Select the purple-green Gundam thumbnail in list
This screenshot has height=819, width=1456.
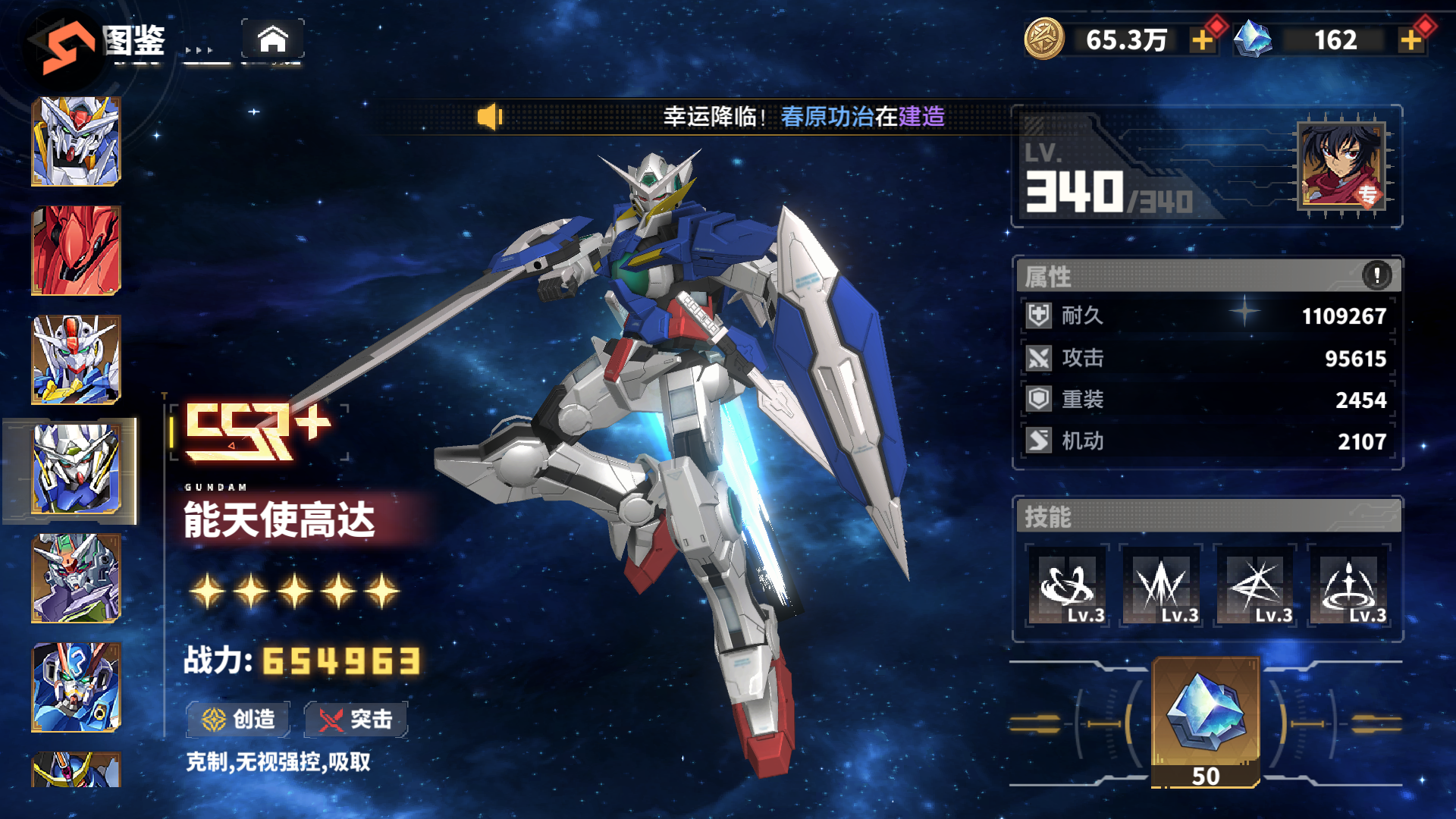click(x=76, y=579)
